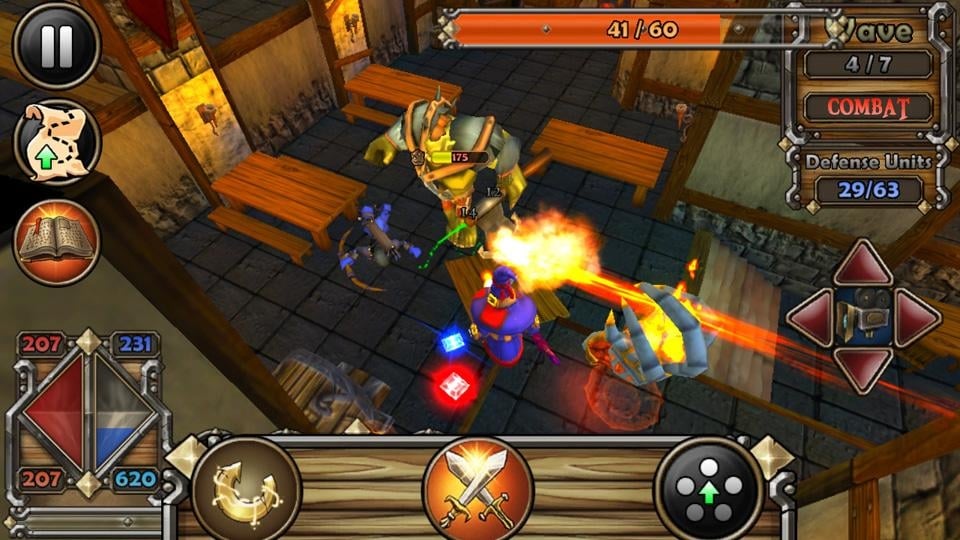The width and height of the screenshot is (960, 540).
Task: Open the flaming spellbook icon
Action: click(x=56, y=241)
